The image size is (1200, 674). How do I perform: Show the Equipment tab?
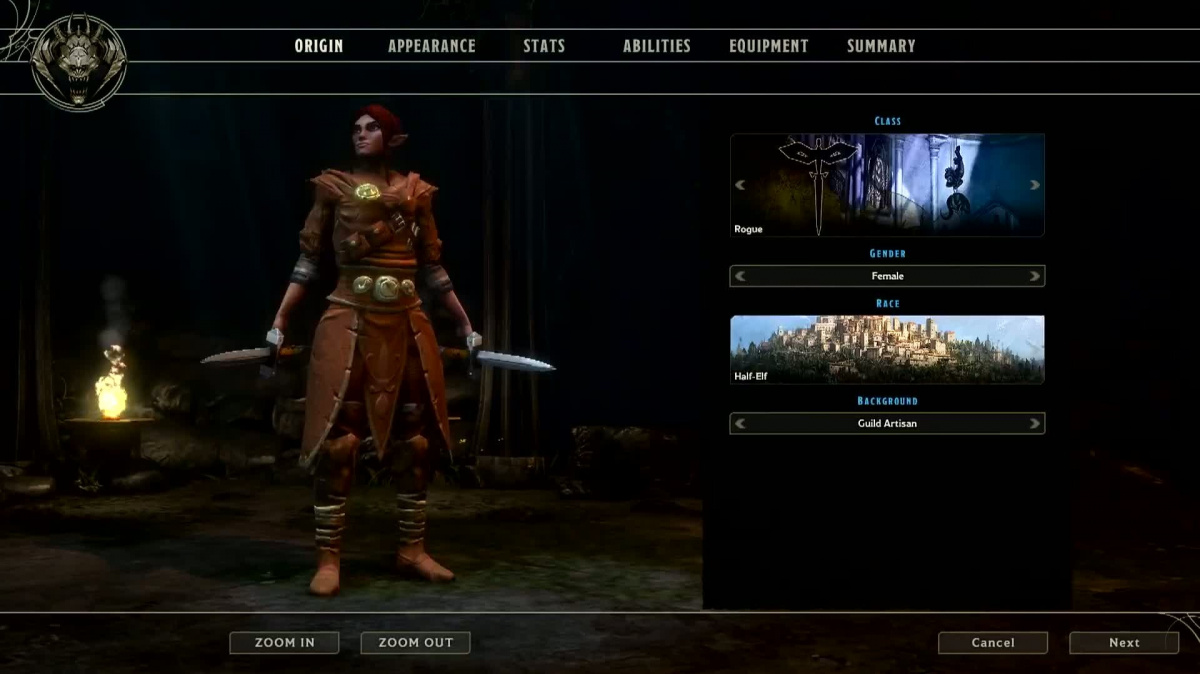768,46
